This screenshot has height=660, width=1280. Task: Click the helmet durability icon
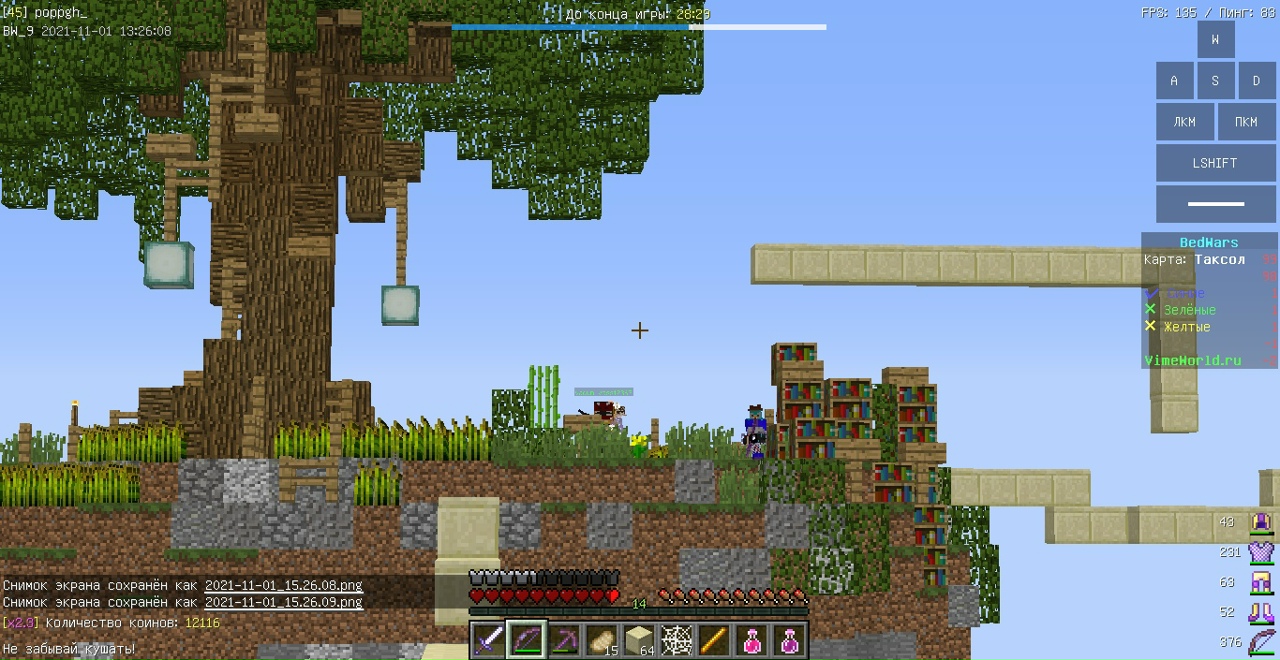click(1261, 521)
